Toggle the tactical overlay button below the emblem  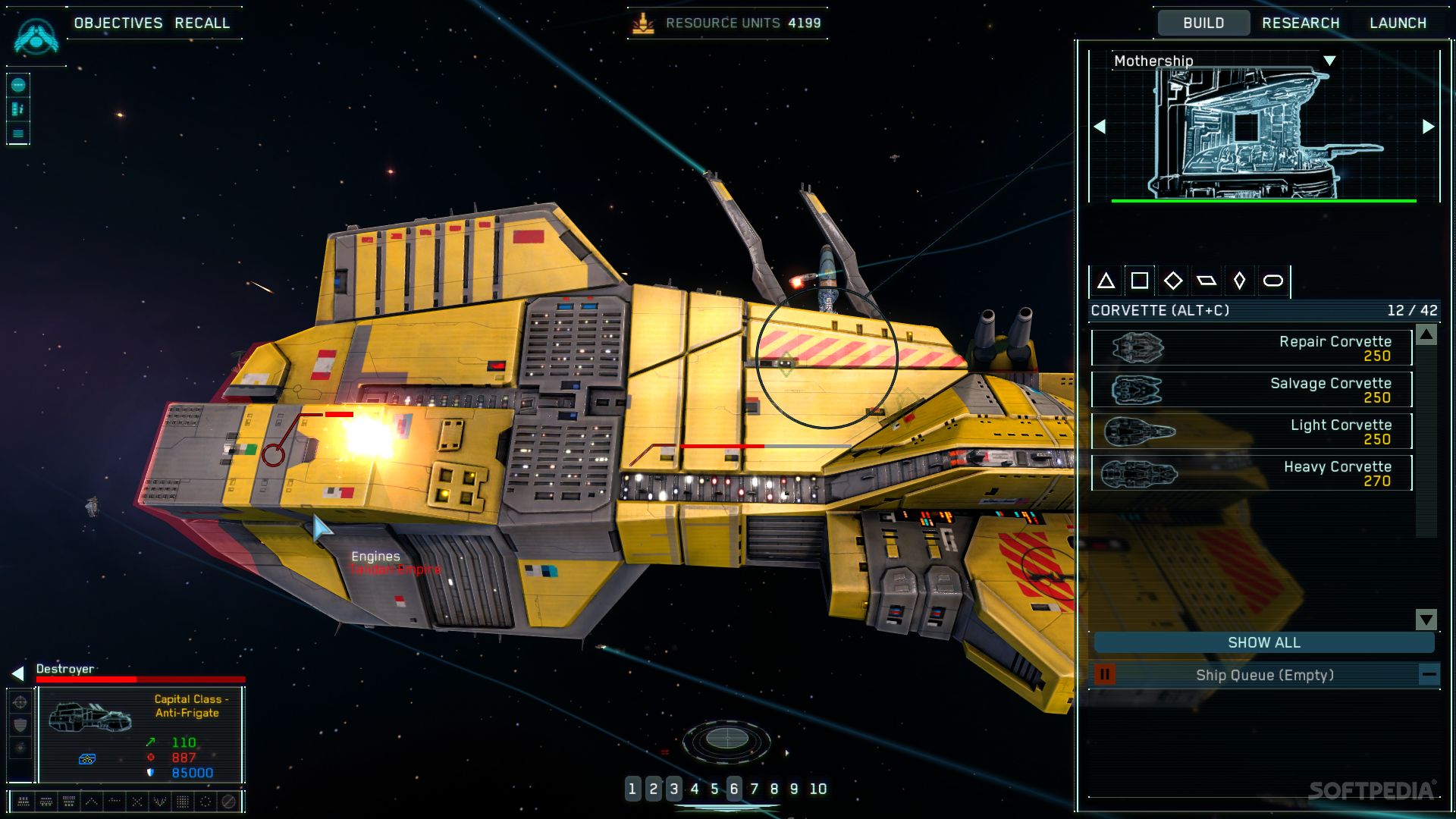17,83
